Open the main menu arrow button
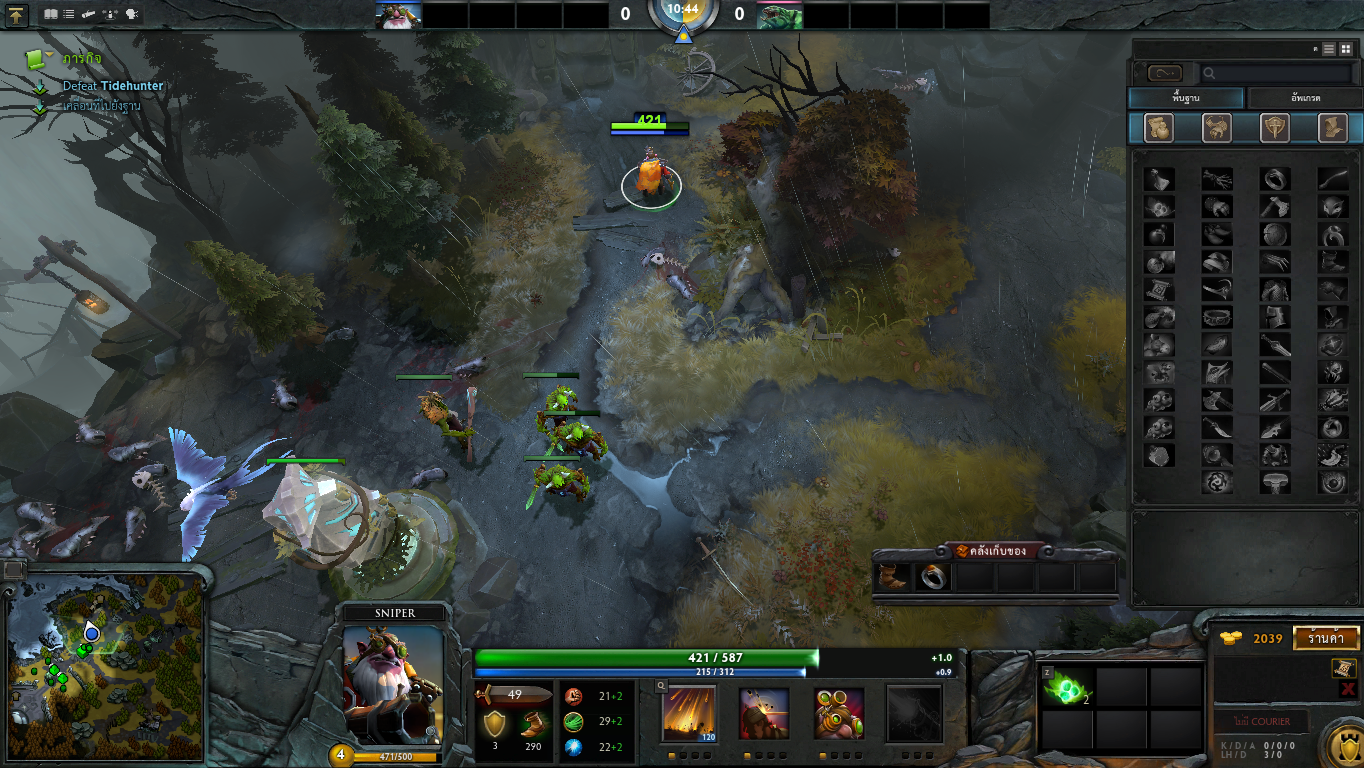The width and height of the screenshot is (1364, 768). tap(17, 15)
